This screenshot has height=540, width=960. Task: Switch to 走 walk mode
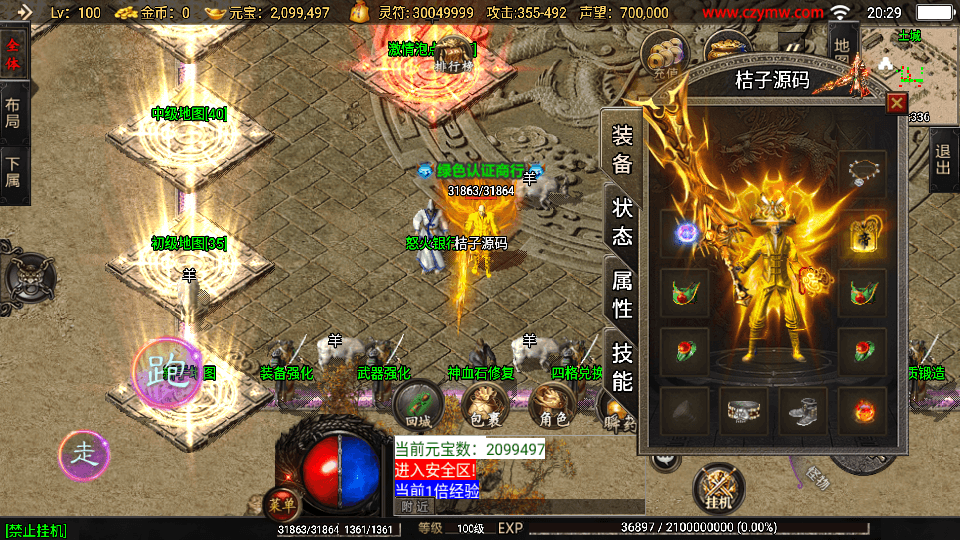(x=84, y=454)
